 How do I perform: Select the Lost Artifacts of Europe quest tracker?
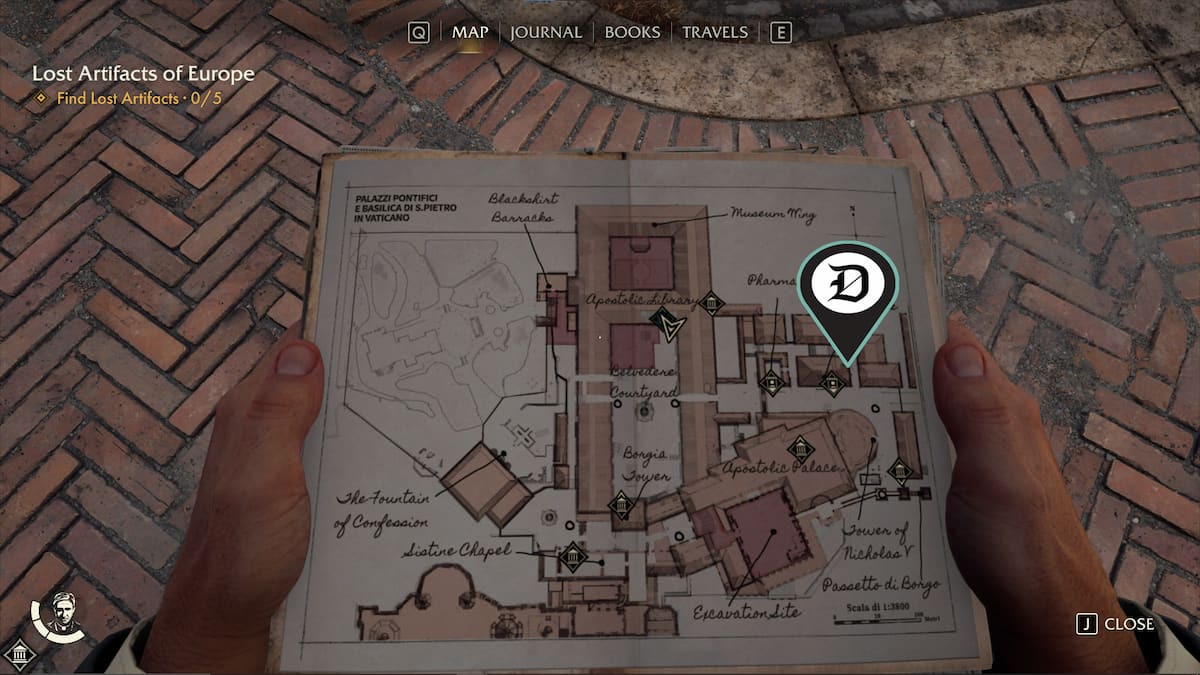click(143, 74)
